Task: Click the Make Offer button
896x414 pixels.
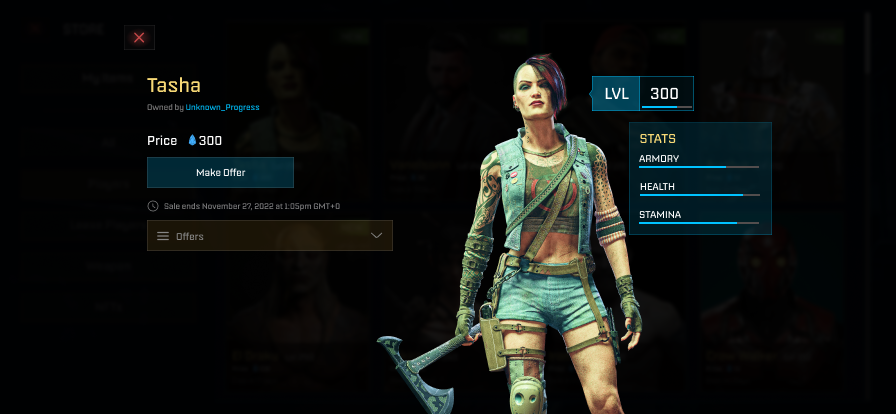Action: 220,172
